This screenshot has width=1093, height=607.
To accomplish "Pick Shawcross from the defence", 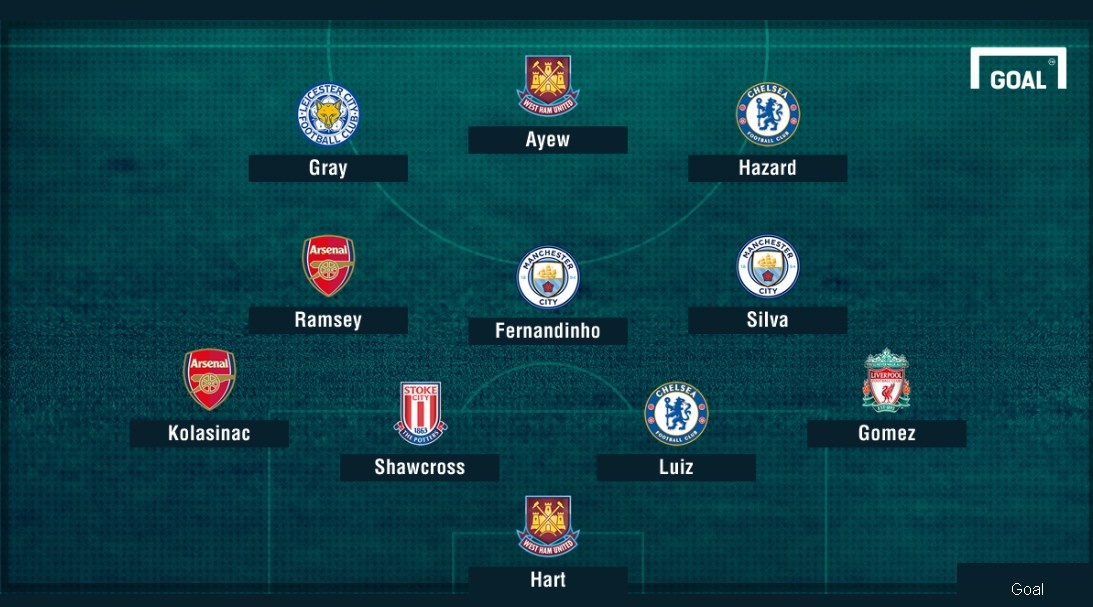I will pyautogui.click(x=419, y=467).
